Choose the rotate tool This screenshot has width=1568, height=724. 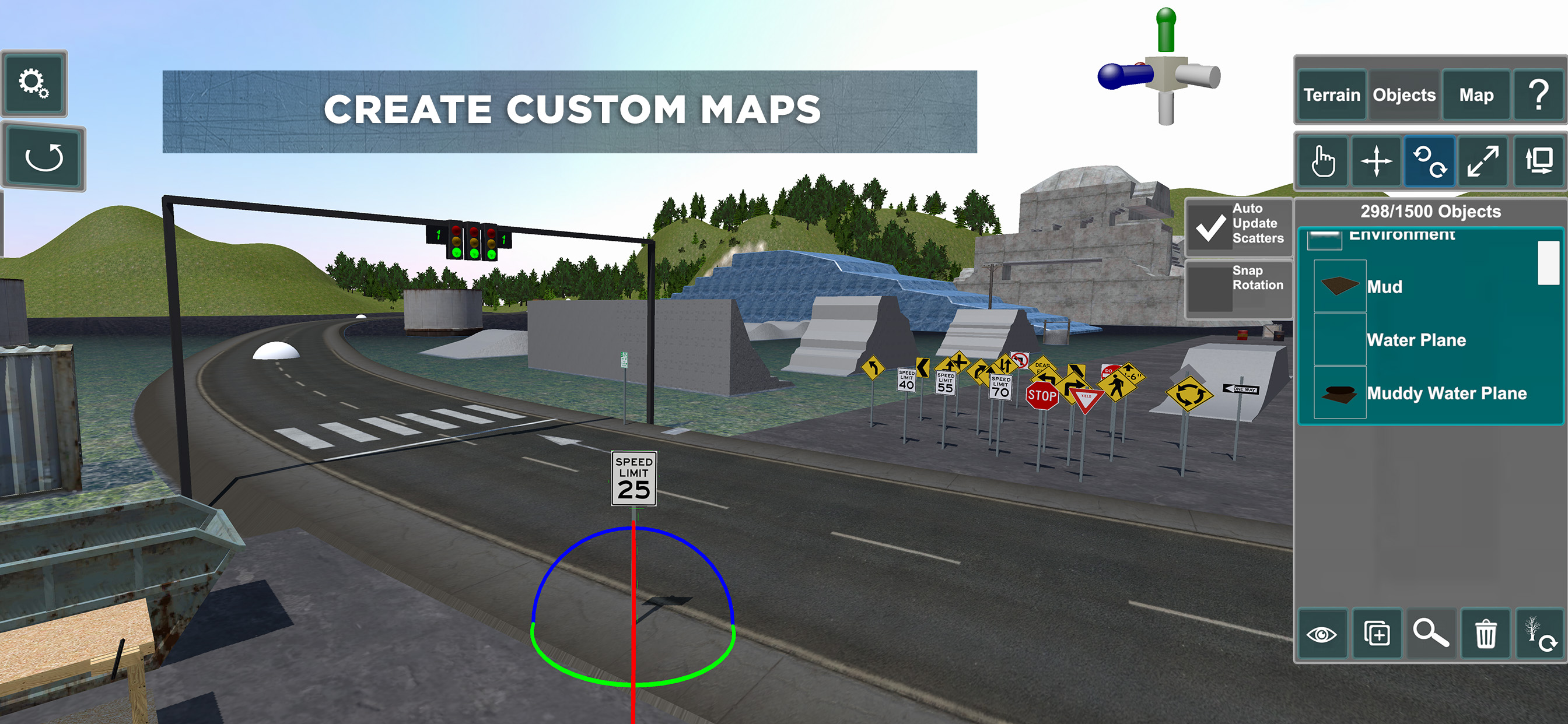[x=1429, y=162]
